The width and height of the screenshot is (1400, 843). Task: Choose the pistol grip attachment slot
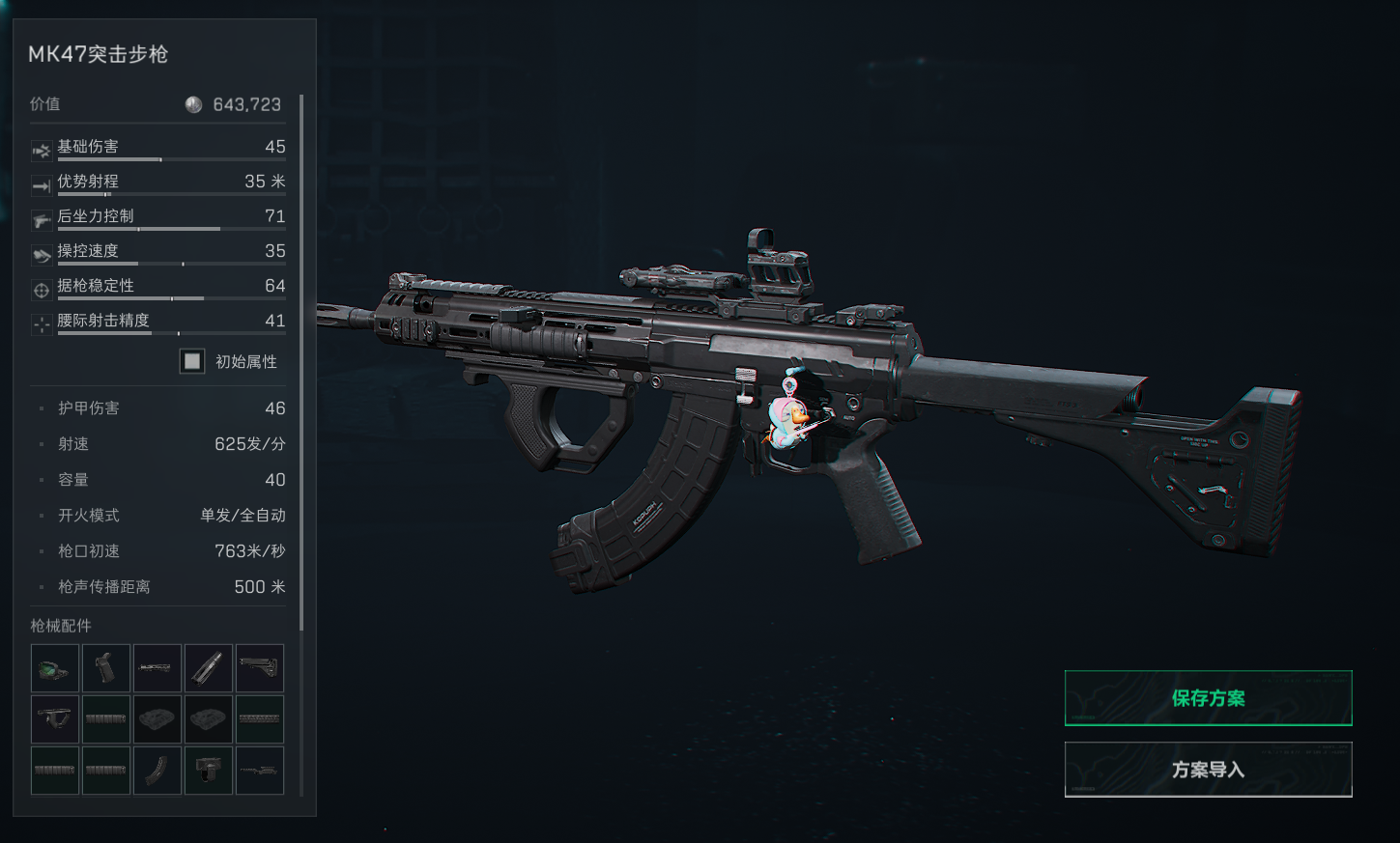(x=106, y=668)
